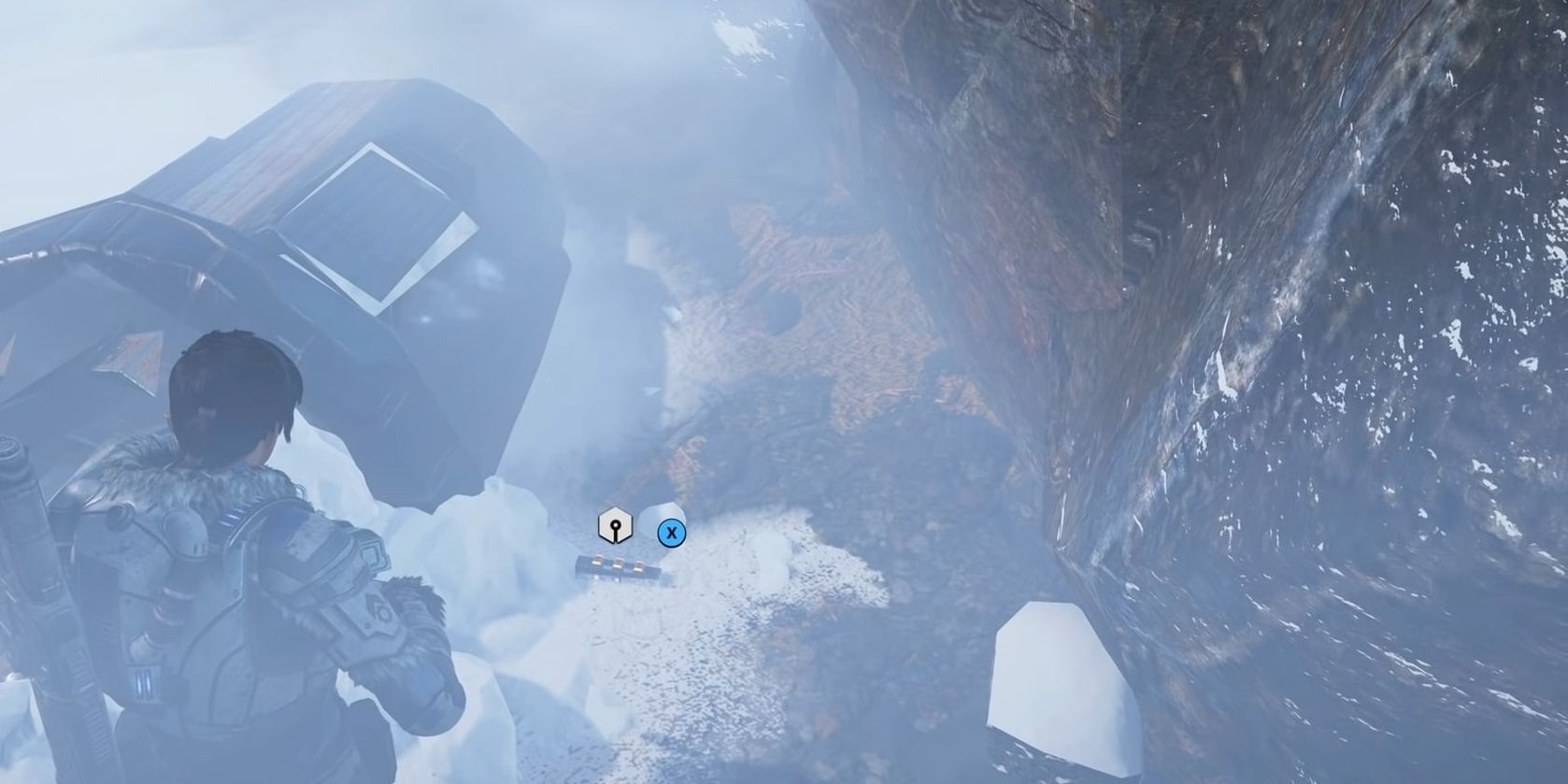Click the key symbol inside the hexagon marker
The height and width of the screenshot is (784, 1568).
coord(615,527)
